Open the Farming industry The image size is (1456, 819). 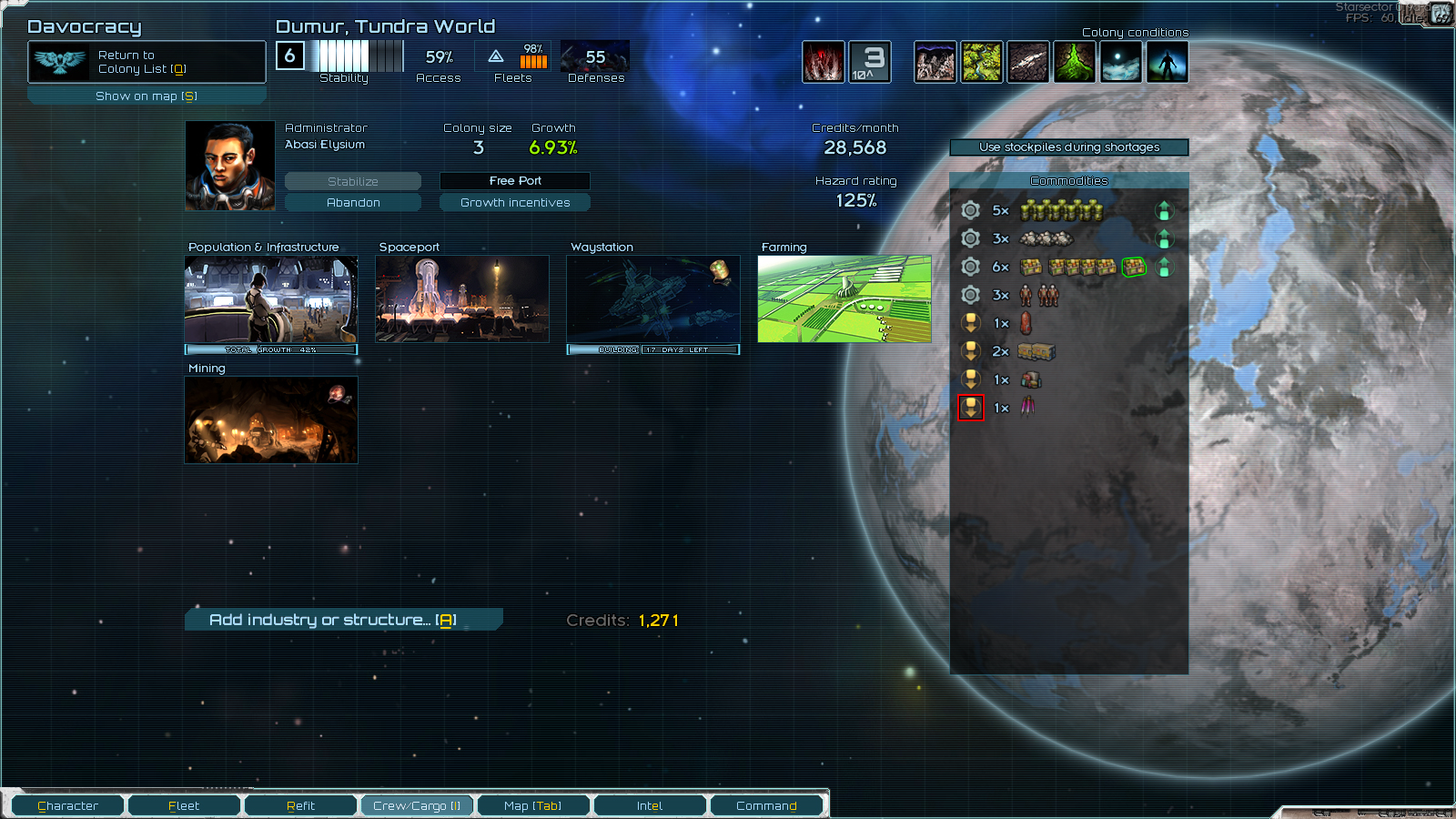[844, 299]
